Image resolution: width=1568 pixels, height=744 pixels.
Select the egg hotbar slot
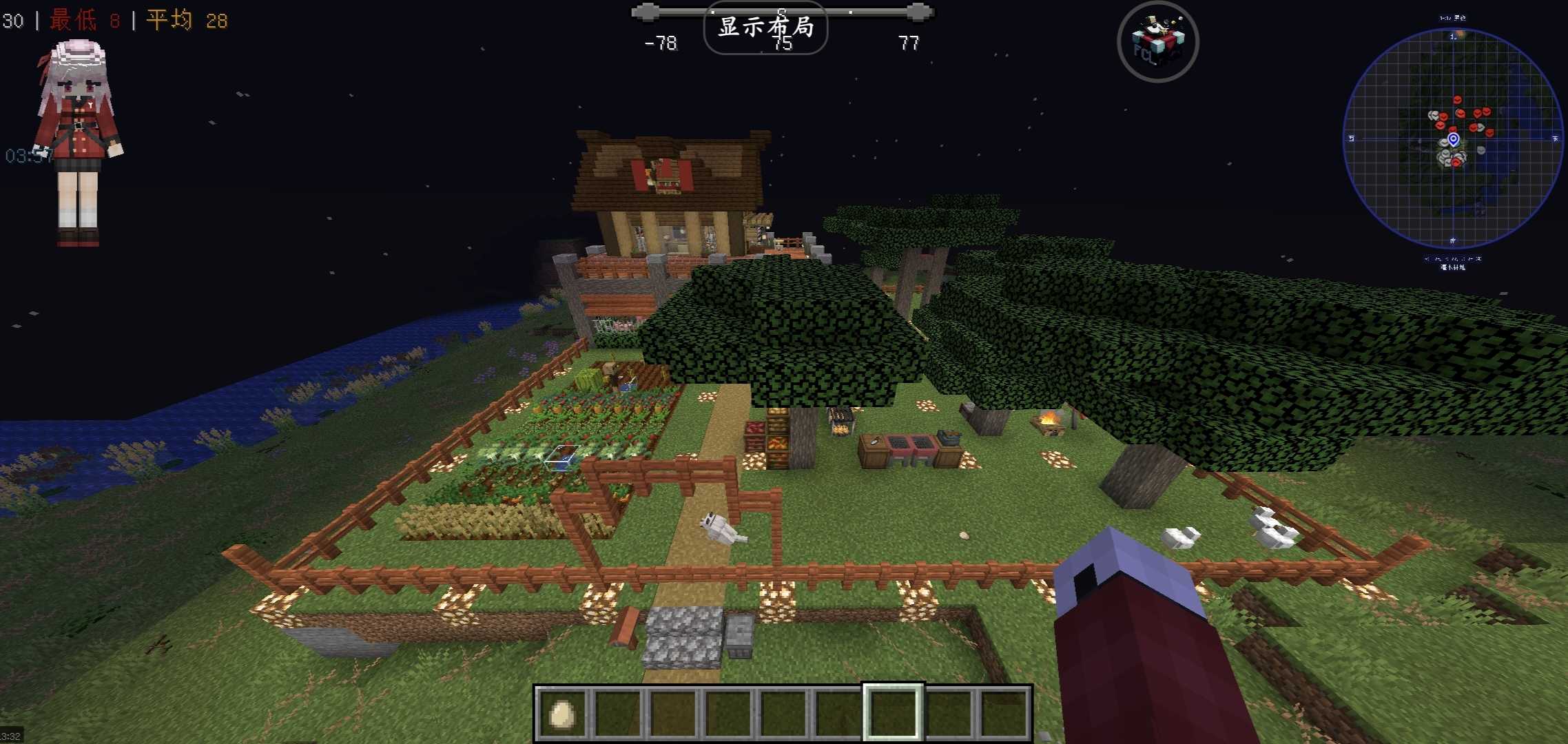coord(561,714)
